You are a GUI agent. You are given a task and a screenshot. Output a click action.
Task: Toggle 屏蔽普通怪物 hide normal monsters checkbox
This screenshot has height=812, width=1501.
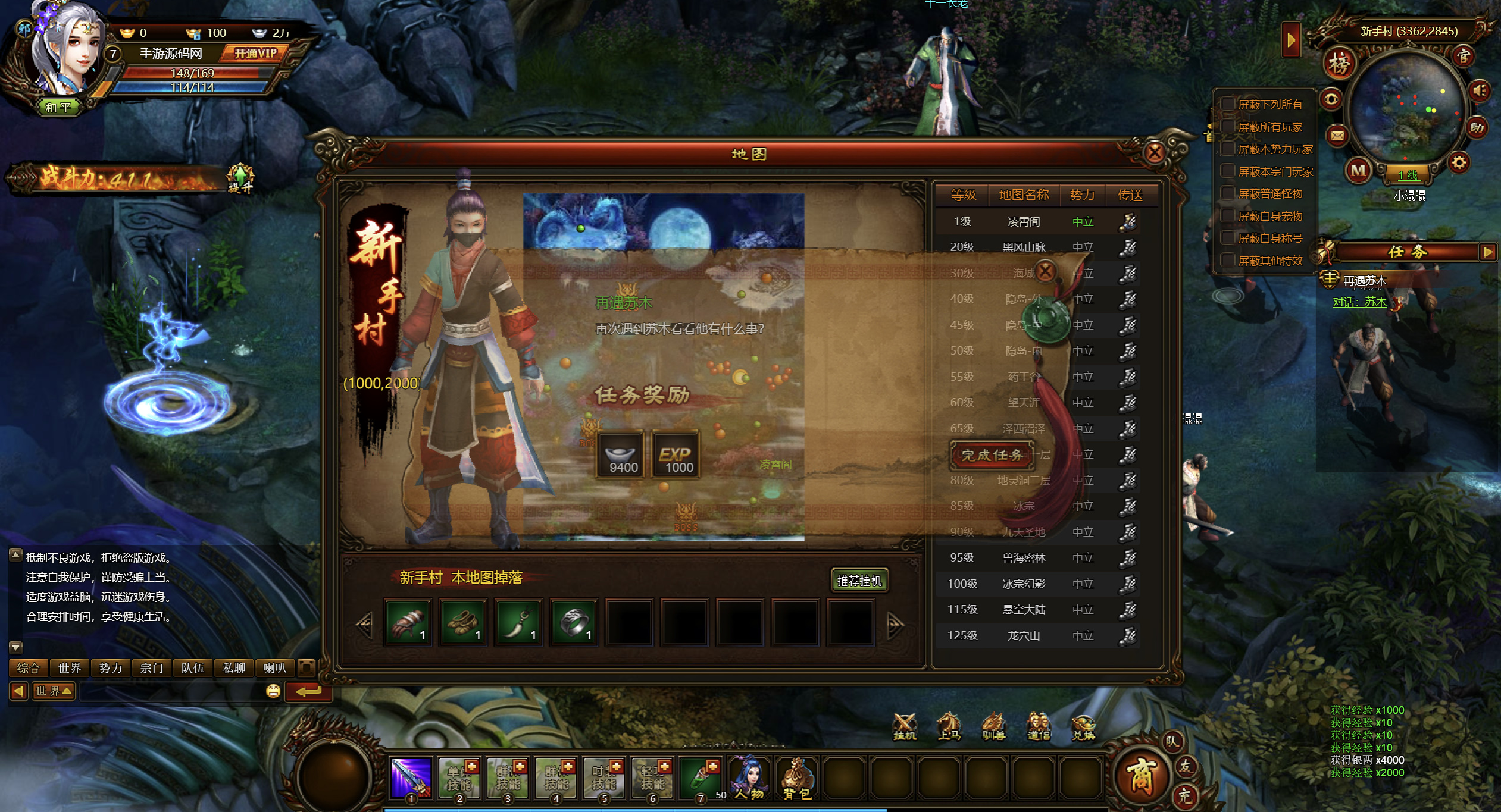pos(1227,193)
